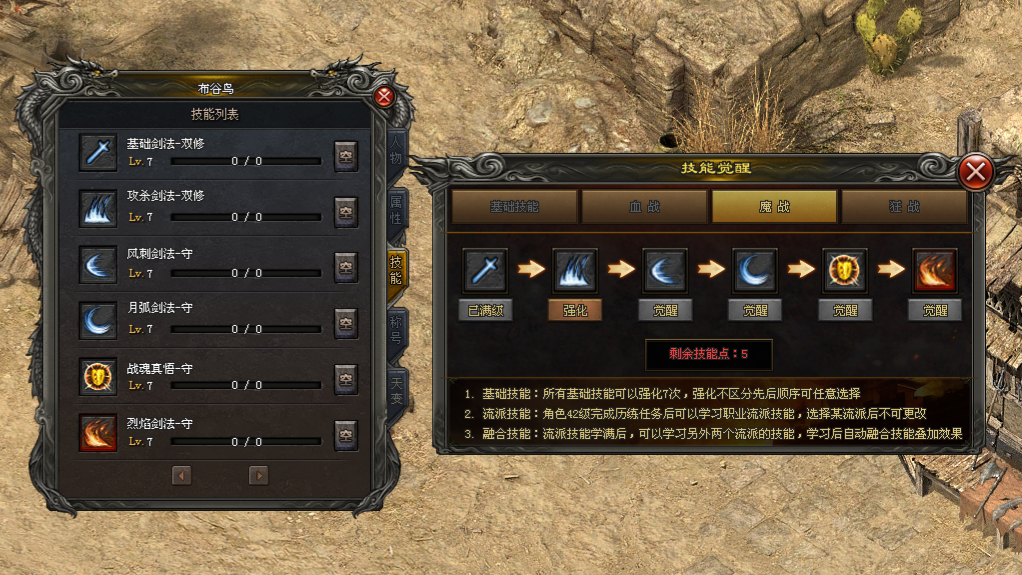
Task: Switch to the 基础技能 tab
Action: [515, 207]
